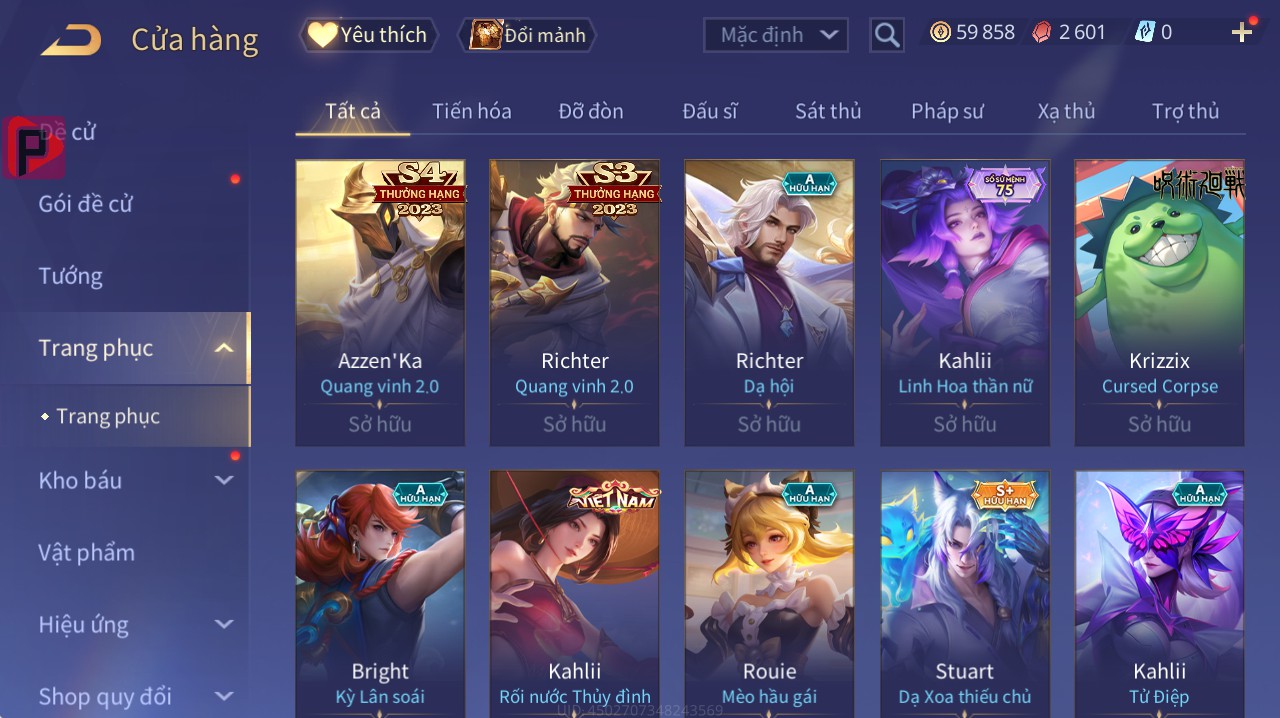Switch to the Tiến hóa tab
Screen dimensions: 1280x718
pyautogui.click(x=471, y=111)
